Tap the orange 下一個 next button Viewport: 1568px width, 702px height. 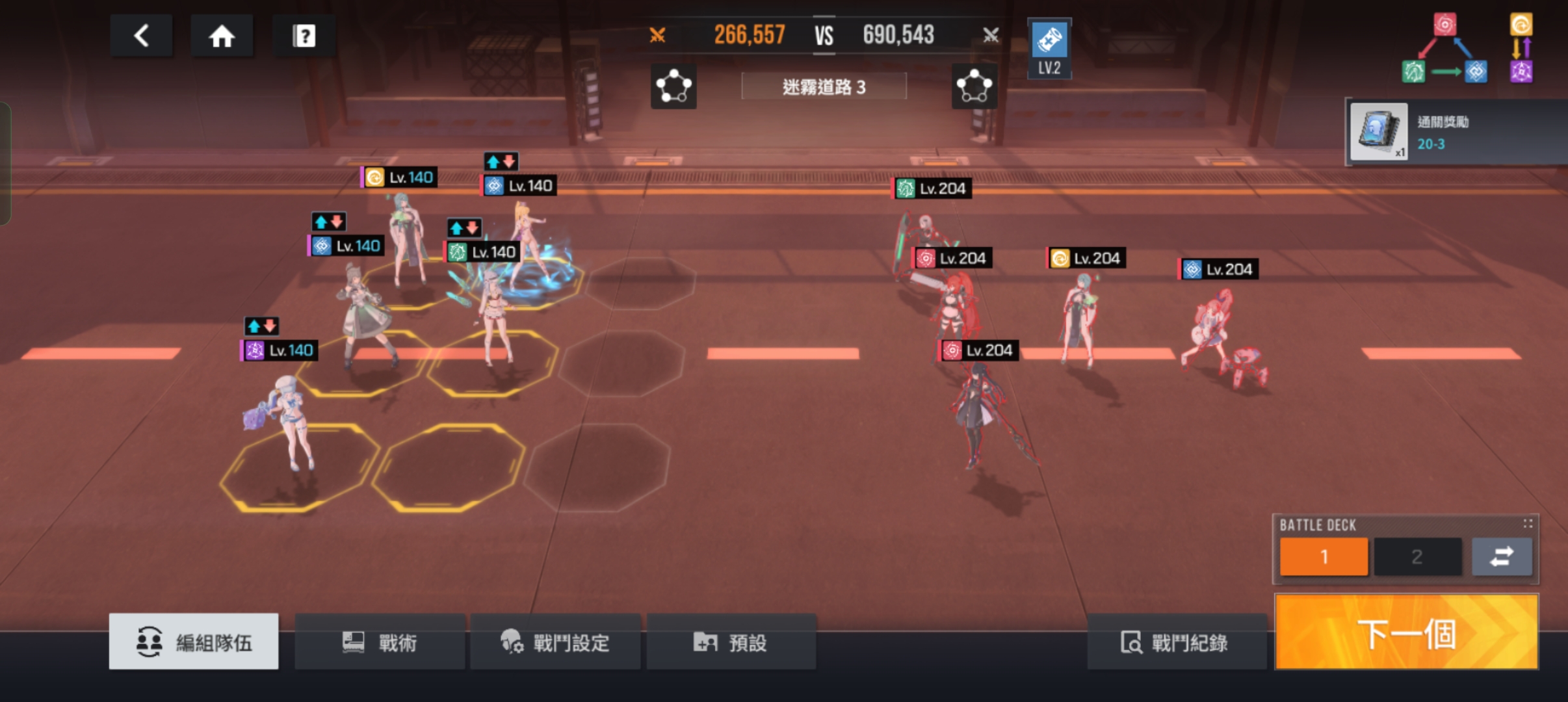(1406, 632)
